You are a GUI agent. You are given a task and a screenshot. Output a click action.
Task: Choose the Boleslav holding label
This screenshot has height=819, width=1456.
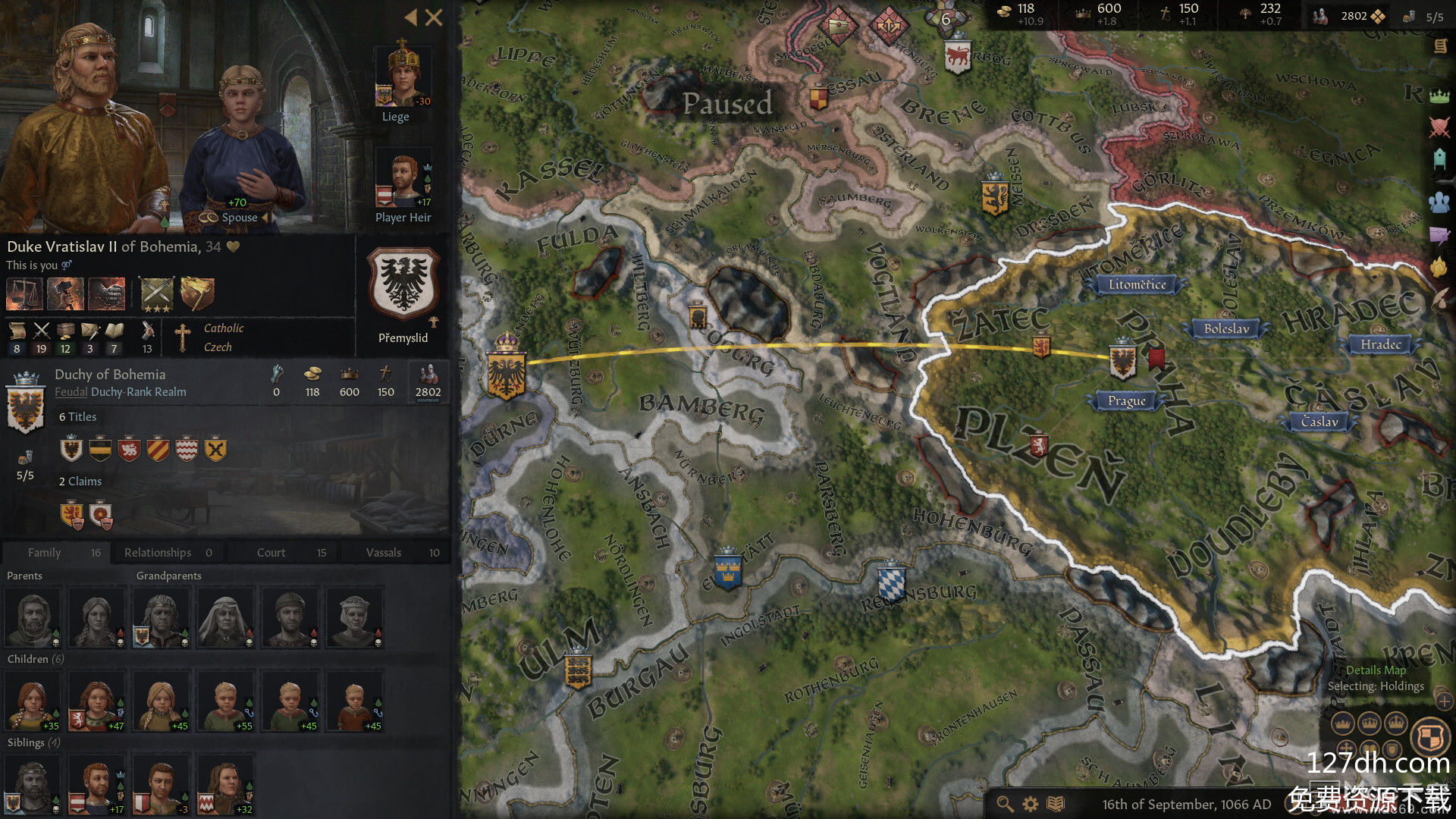tap(1226, 328)
